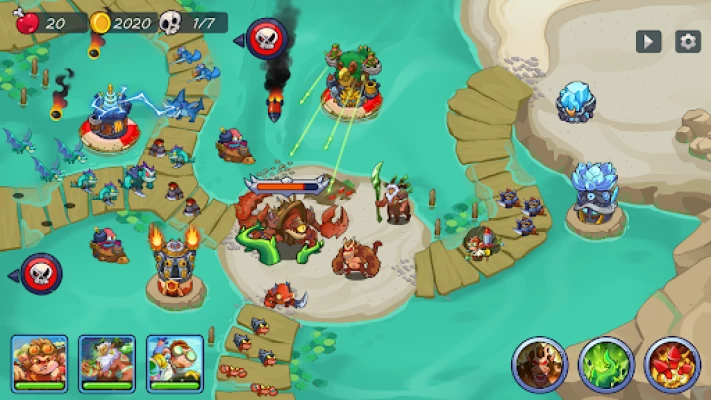Use the red crystal explosion ability
This screenshot has width=711, height=400.
672,363
